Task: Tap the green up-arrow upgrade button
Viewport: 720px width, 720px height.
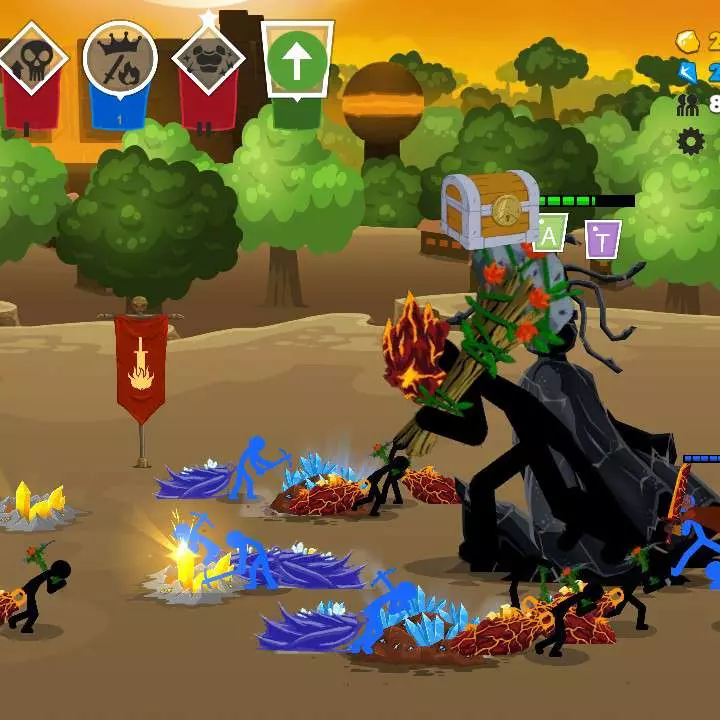Action: pos(297,62)
